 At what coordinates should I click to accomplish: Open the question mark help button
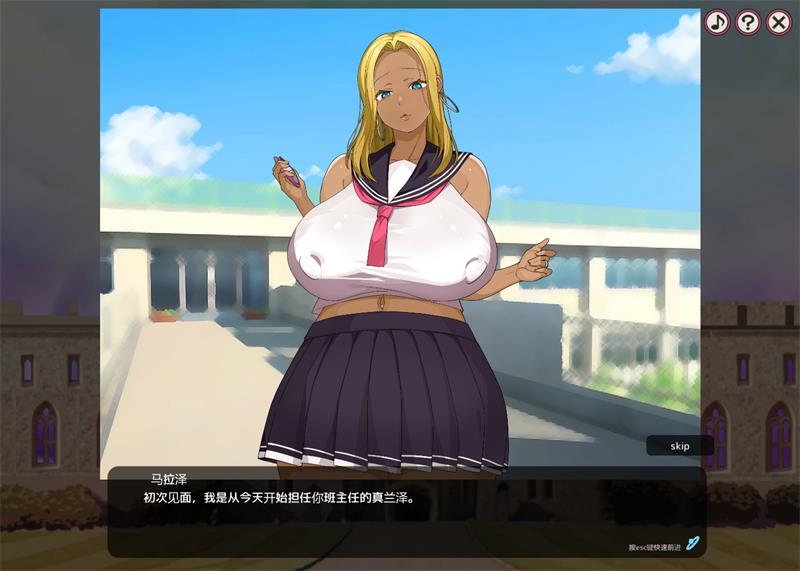click(x=748, y=22)
